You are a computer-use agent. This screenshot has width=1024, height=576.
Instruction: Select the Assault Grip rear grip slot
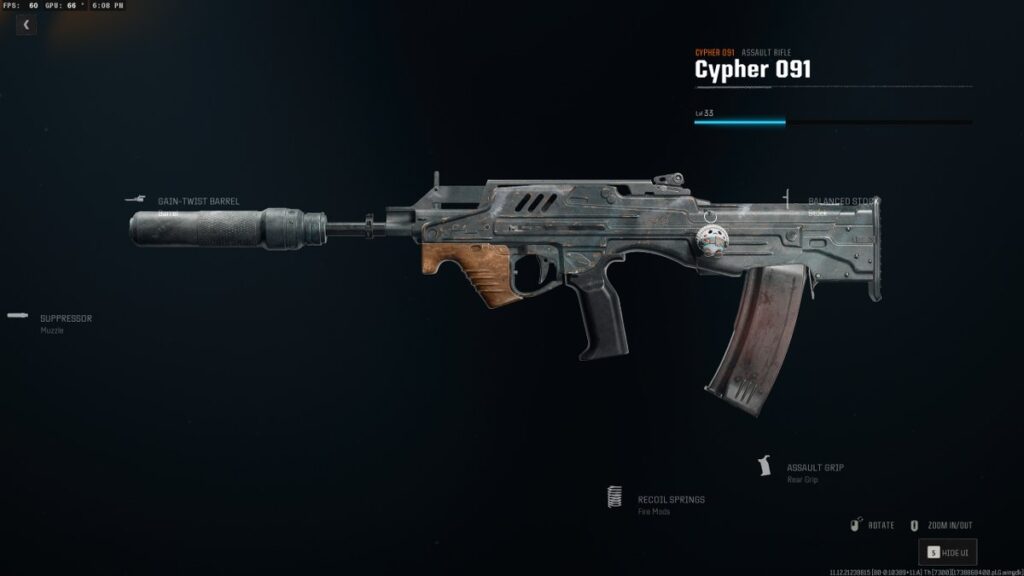coord(815,468)
